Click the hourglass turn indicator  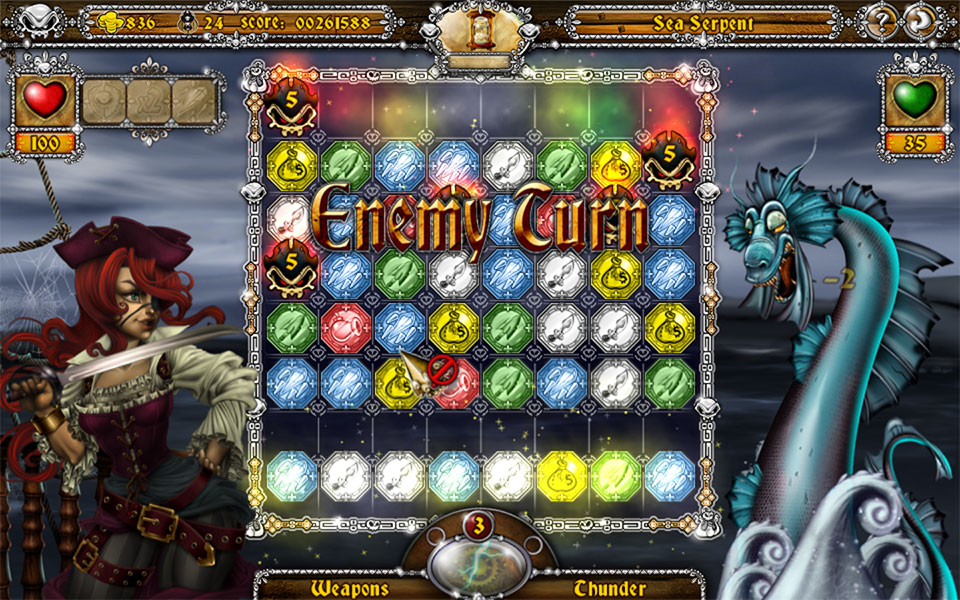478,32
